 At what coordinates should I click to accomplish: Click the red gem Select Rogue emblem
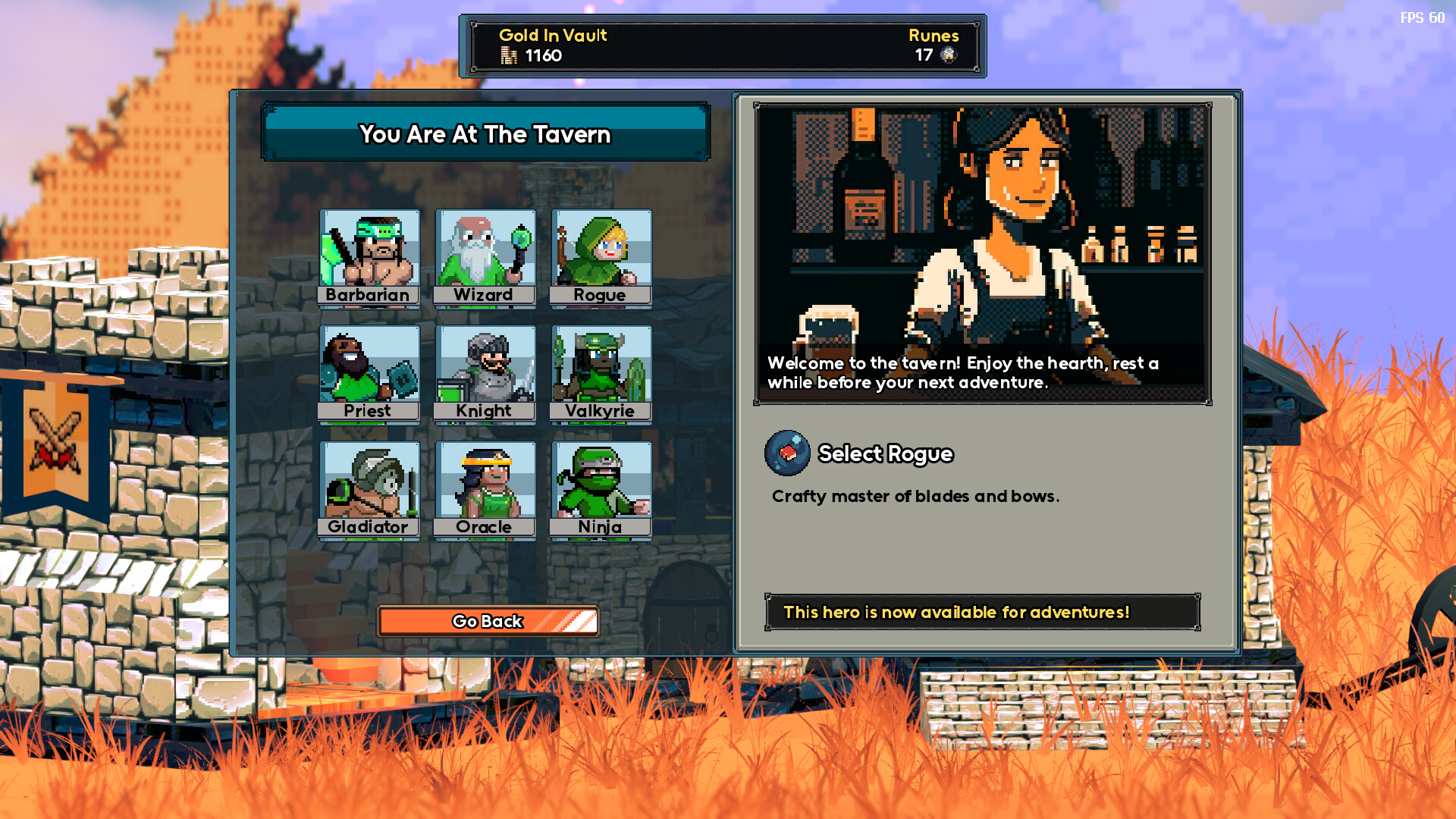tap(786, 453)
